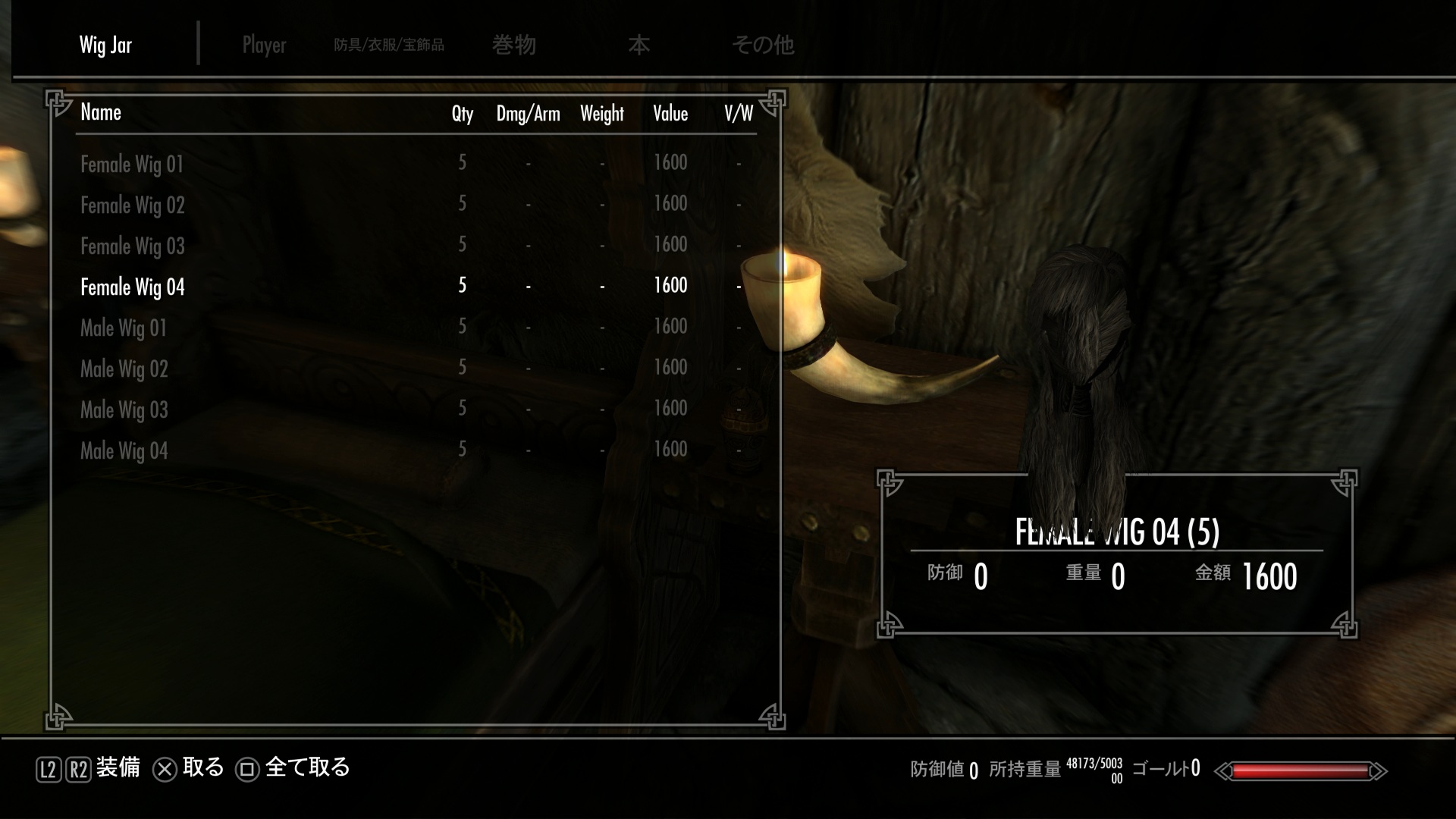This screenshot has width=1456, height=819.
Task: Open the 本 books category
Action: (x=639, y=45)
